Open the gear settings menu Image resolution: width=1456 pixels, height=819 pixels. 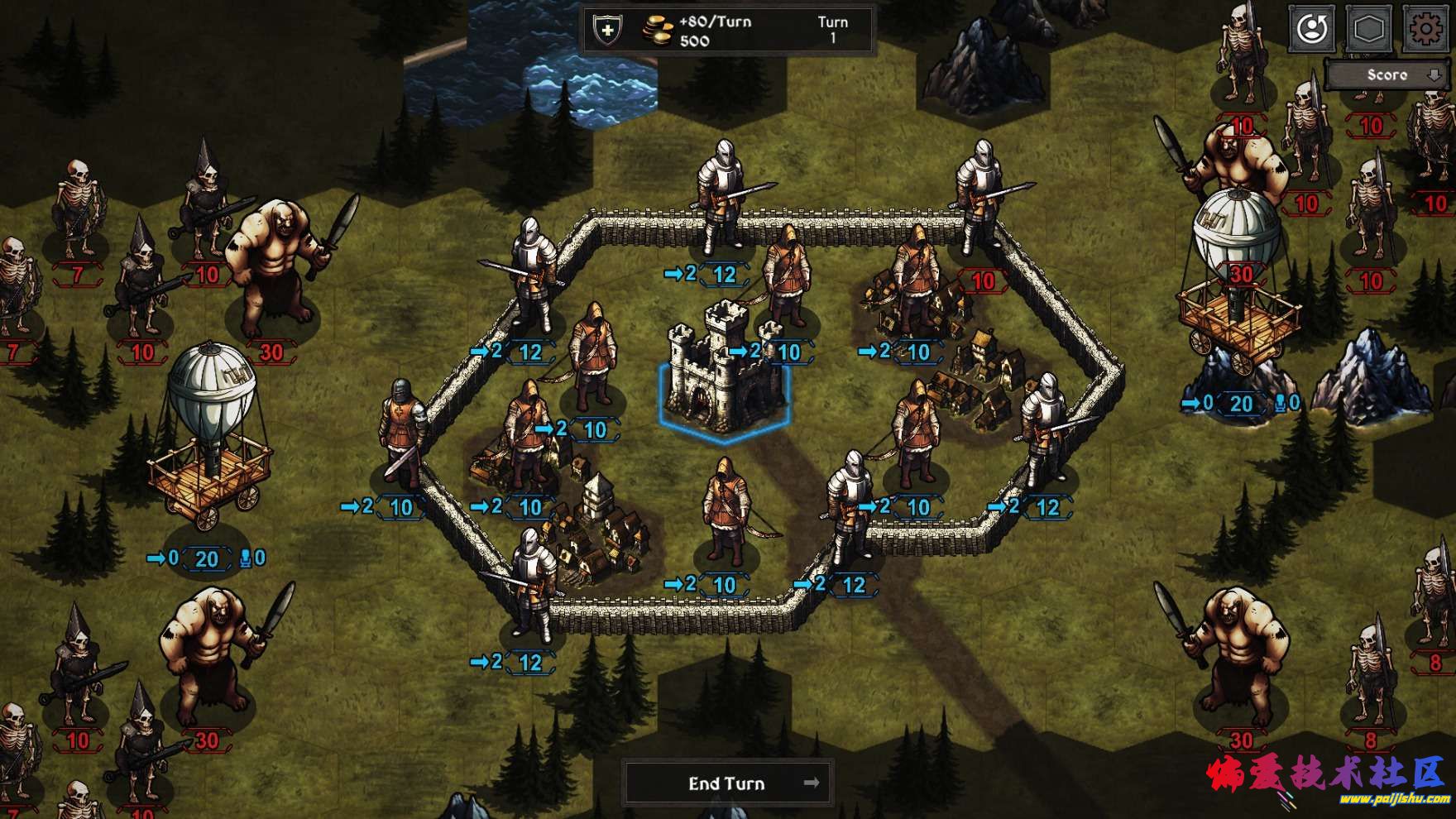pyautogui.click(x=1426, y=31)
